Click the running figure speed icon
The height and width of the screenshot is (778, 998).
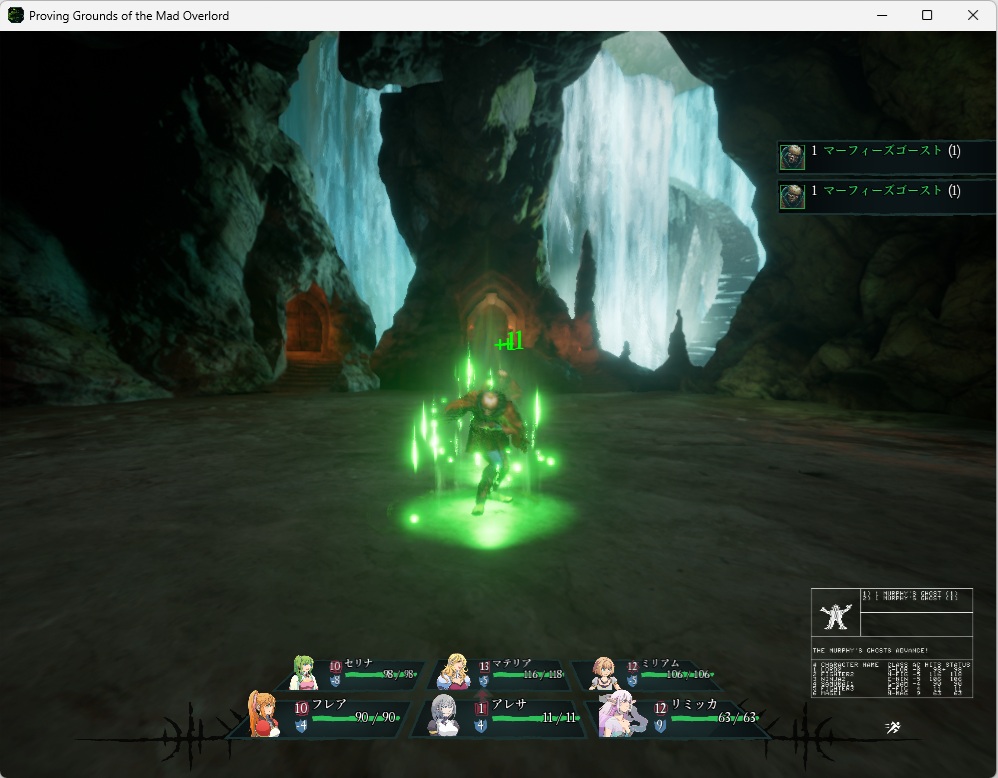(x=893, y=727)
